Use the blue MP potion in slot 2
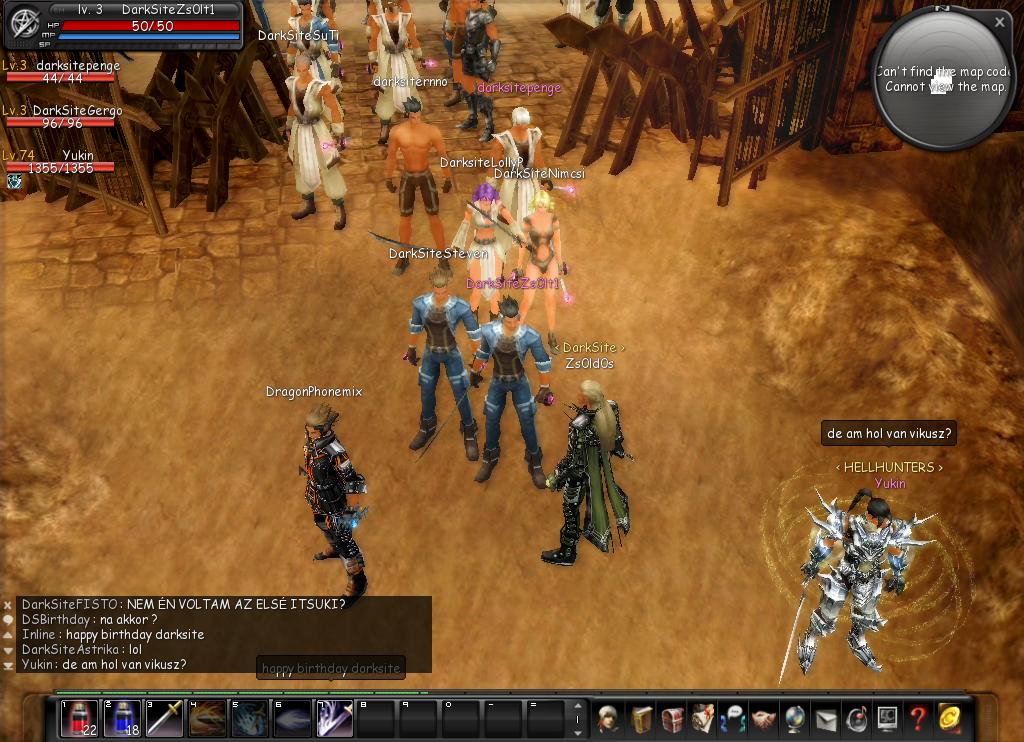Image resolution: width=1024 pixels, height=742 pixels. pos(122,718)
